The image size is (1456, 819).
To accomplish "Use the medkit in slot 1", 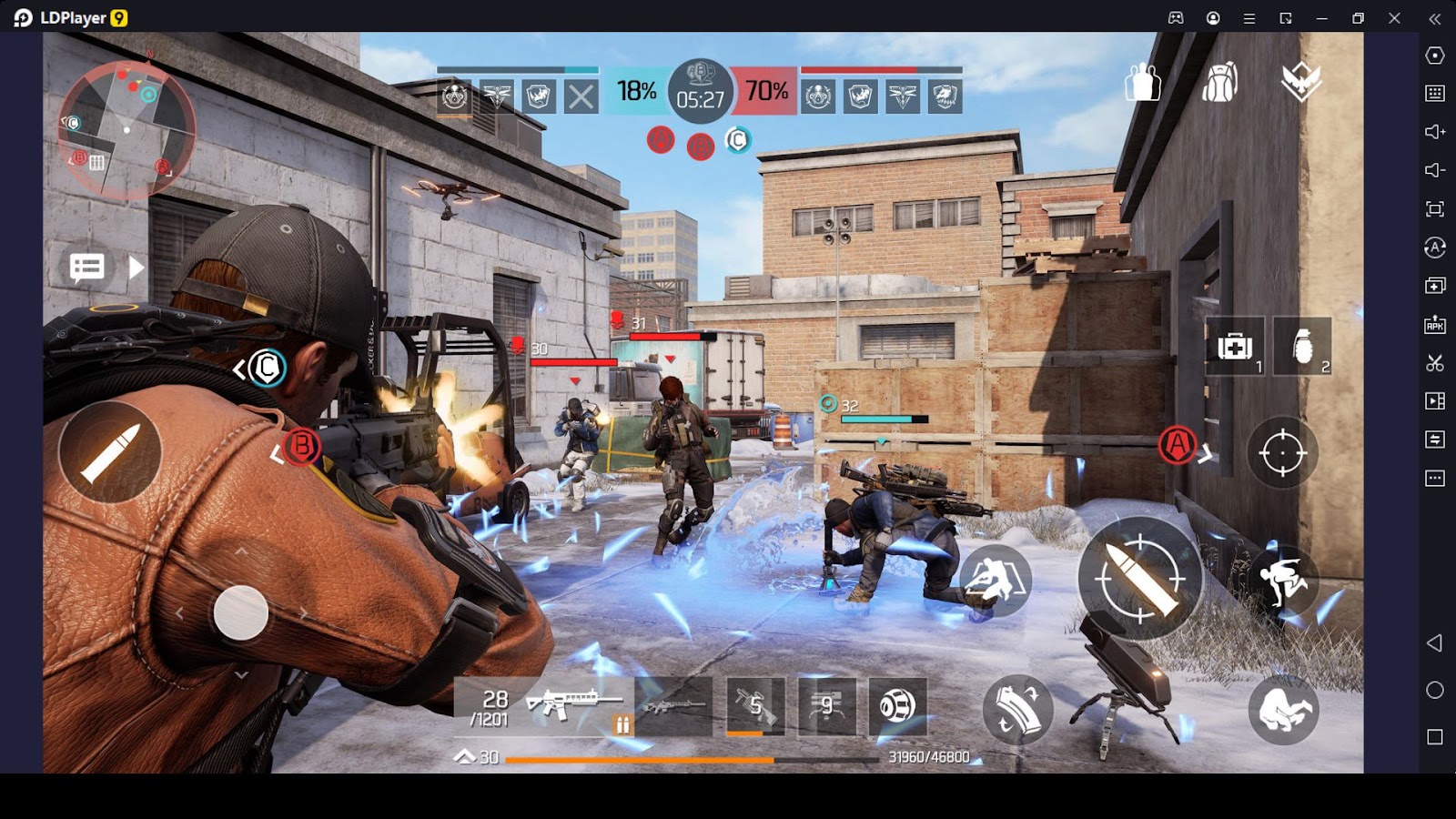I will 1235,347.
